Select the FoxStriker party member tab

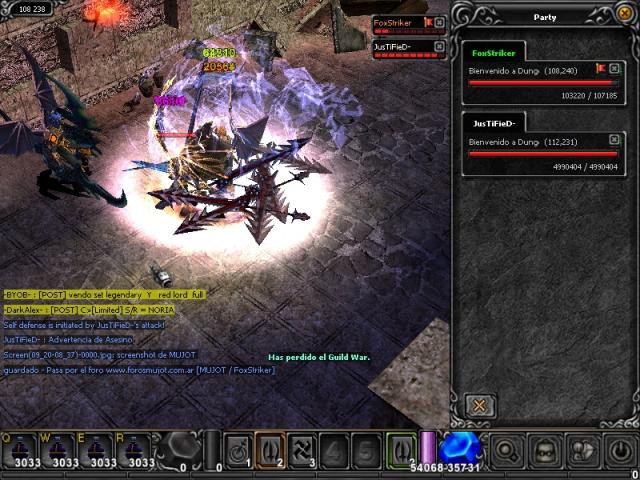(x=493, y=53)
